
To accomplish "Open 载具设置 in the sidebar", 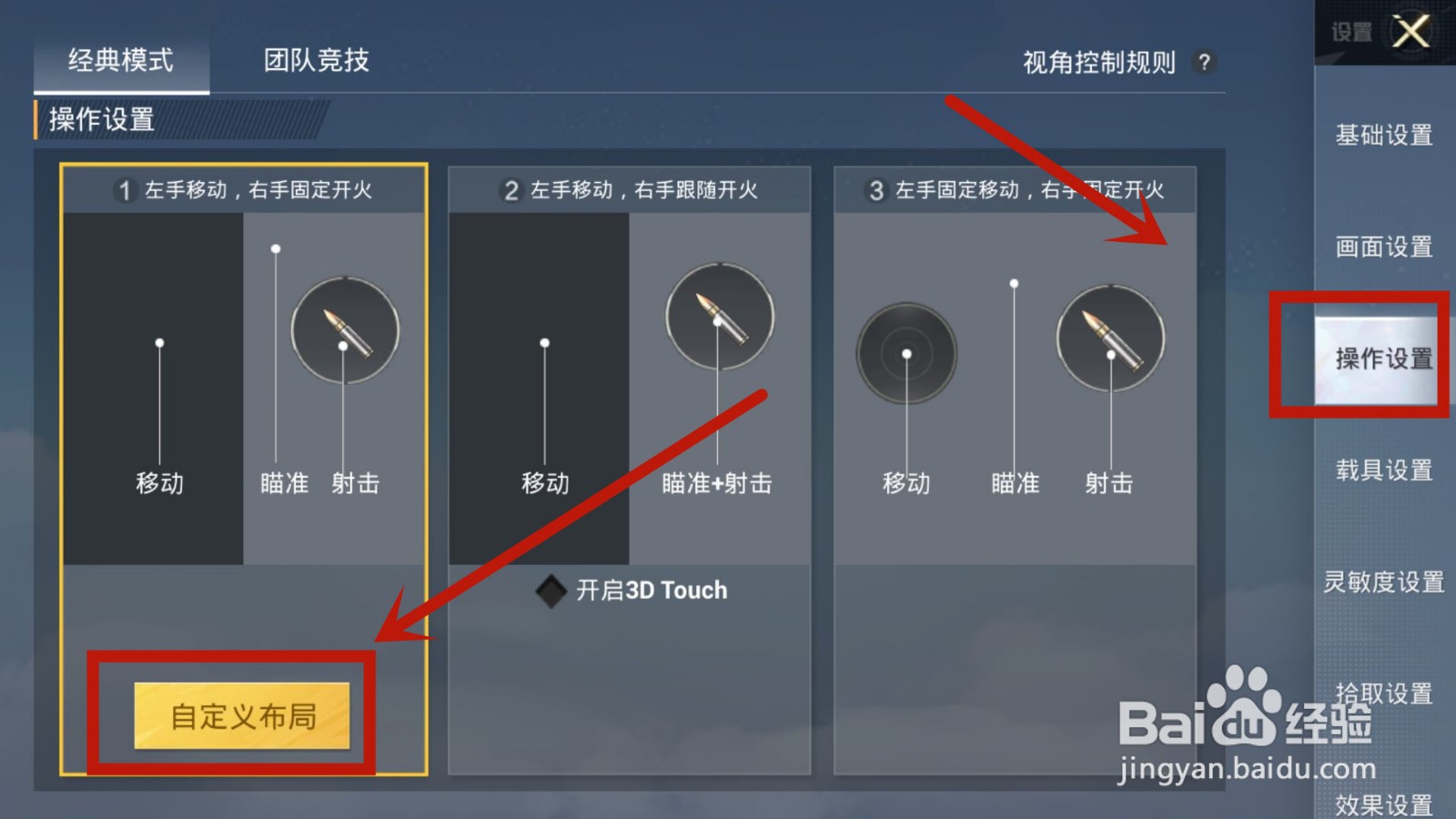I will 1383,470.
